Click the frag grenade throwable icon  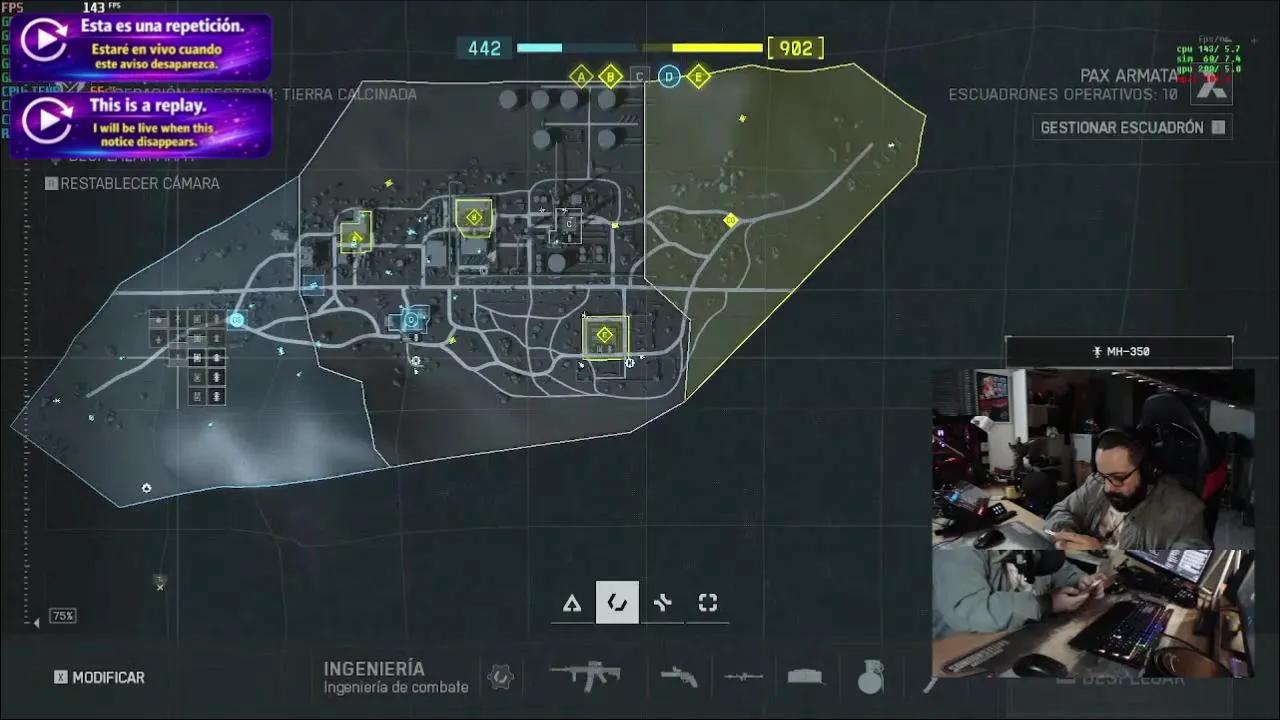(x=869, y=677)
